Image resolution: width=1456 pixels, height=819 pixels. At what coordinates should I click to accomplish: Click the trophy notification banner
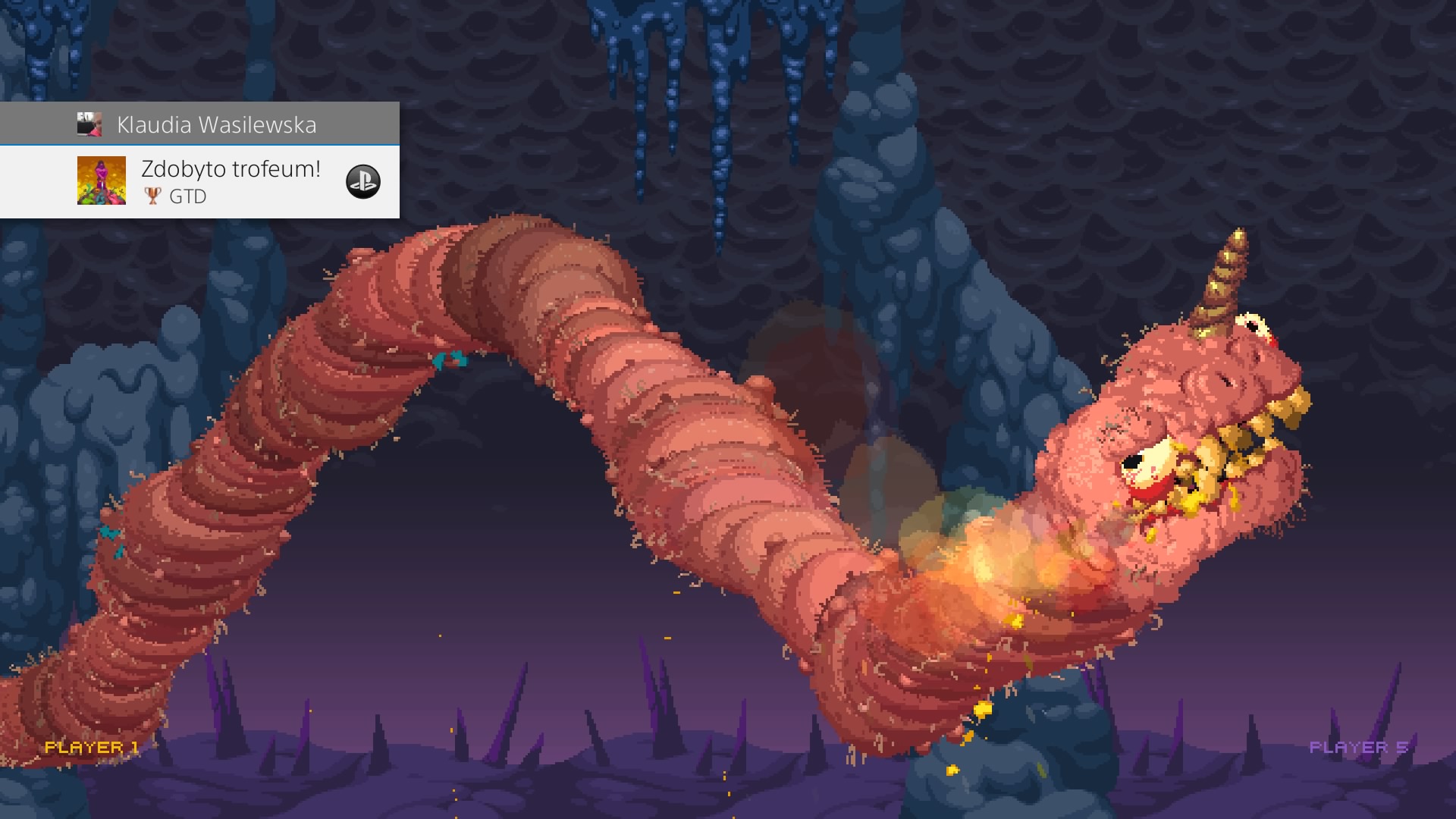(201, 182)
